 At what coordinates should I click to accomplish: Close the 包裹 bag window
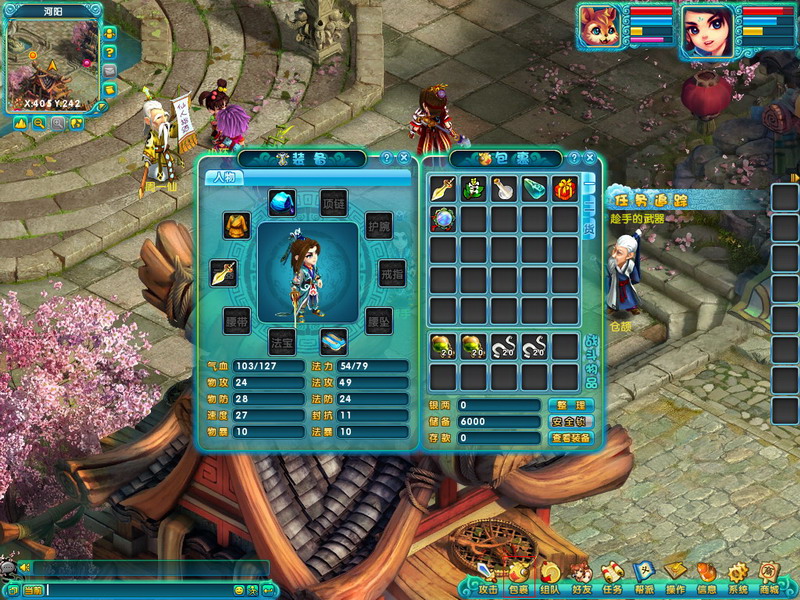[x=590, y=158]
